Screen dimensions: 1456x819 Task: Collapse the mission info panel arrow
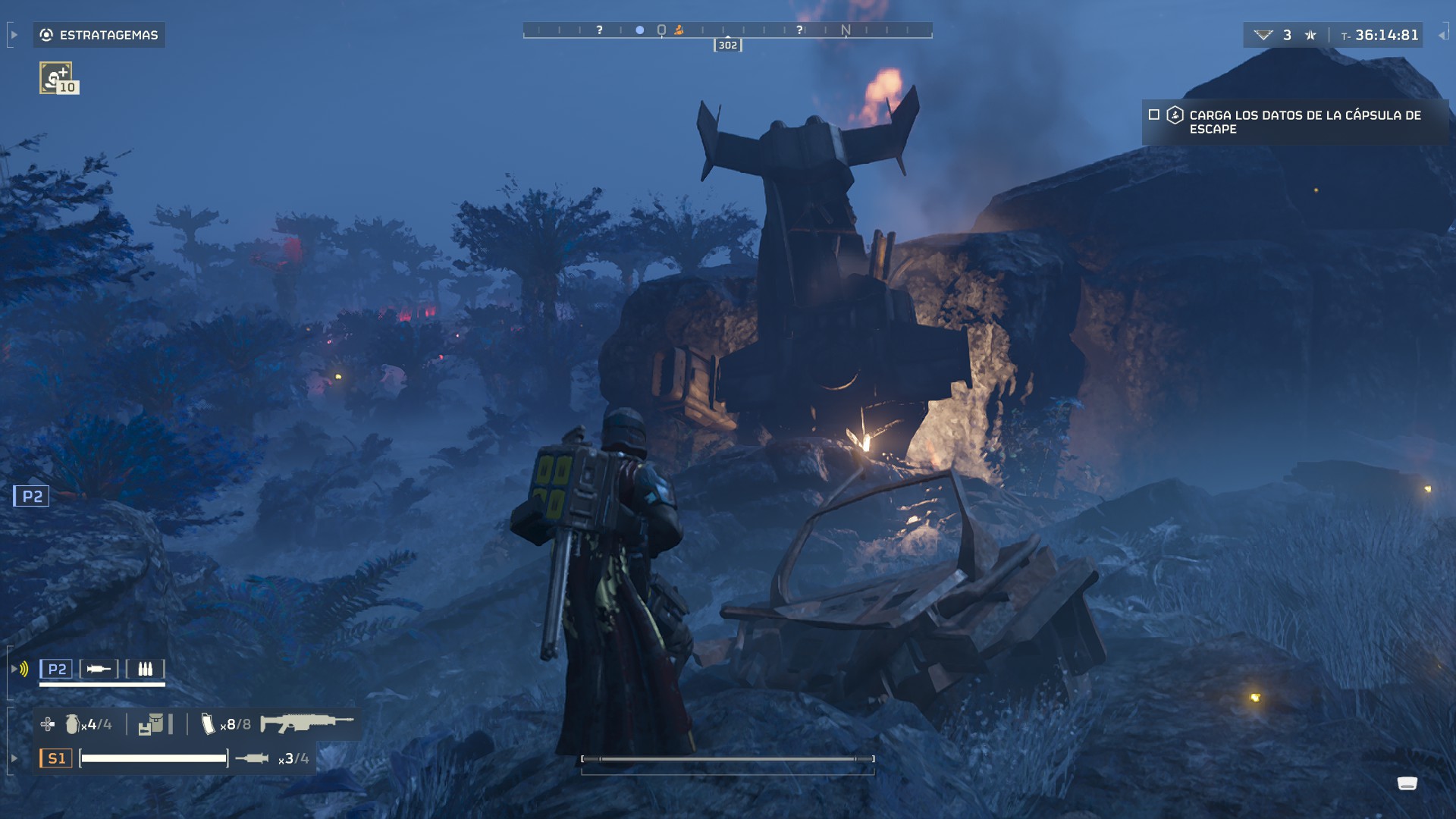(x=1442, y=35)
